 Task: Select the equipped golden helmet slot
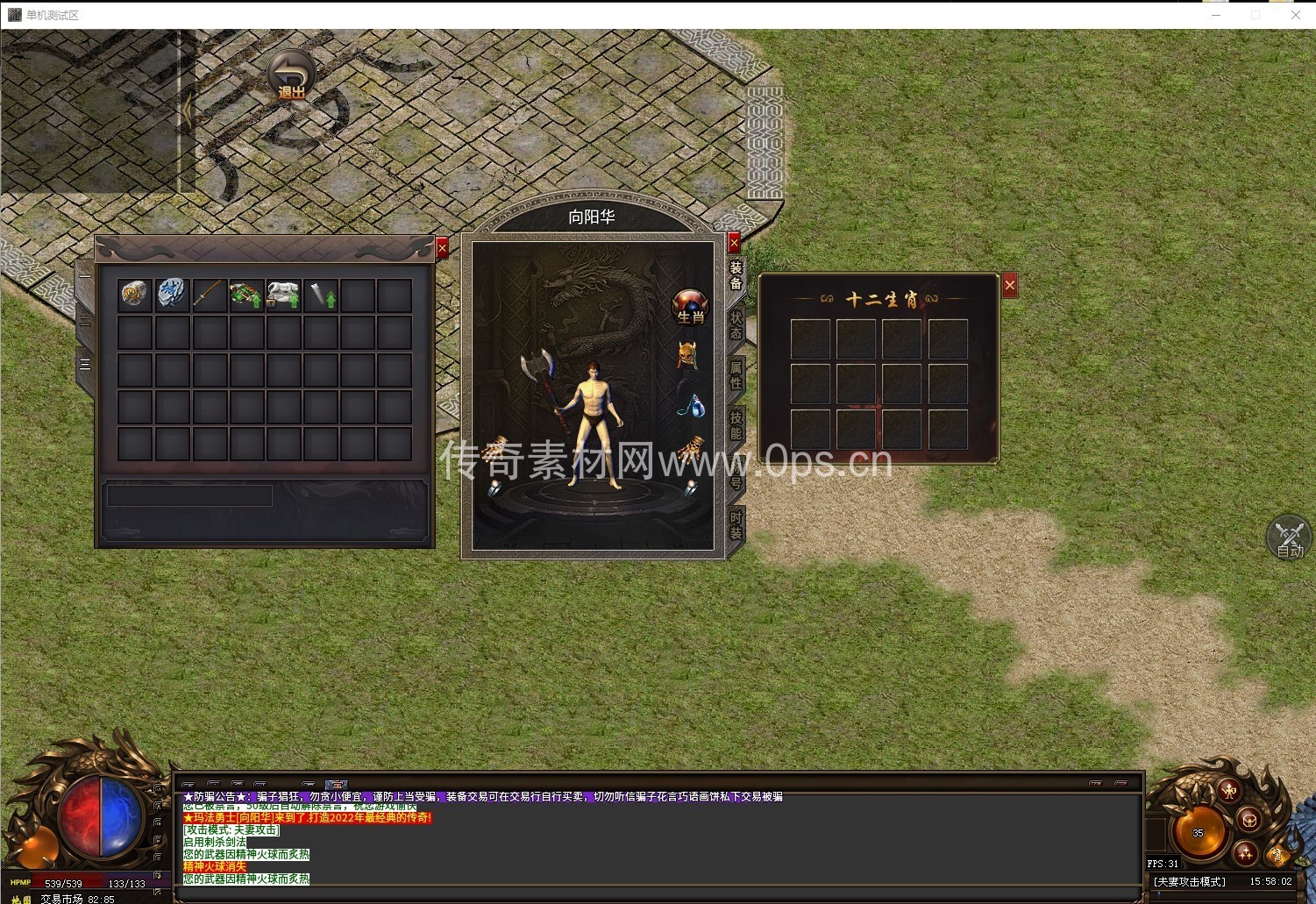click(687, 355)
